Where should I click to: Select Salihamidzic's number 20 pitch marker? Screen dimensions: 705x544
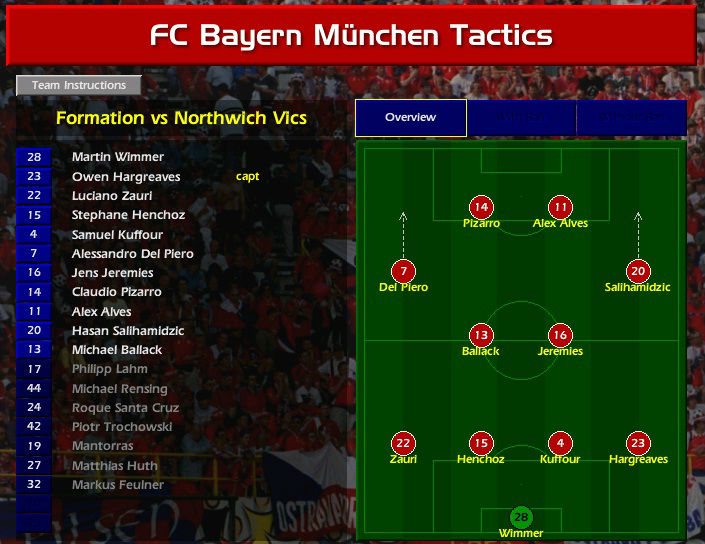tap(638, 271)
